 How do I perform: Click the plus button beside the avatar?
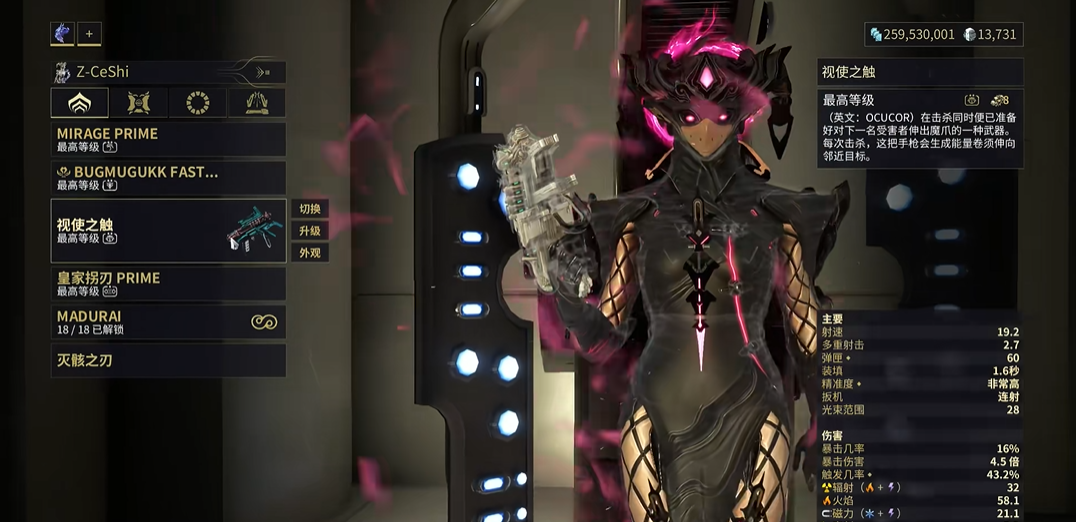tap(89, 34)
